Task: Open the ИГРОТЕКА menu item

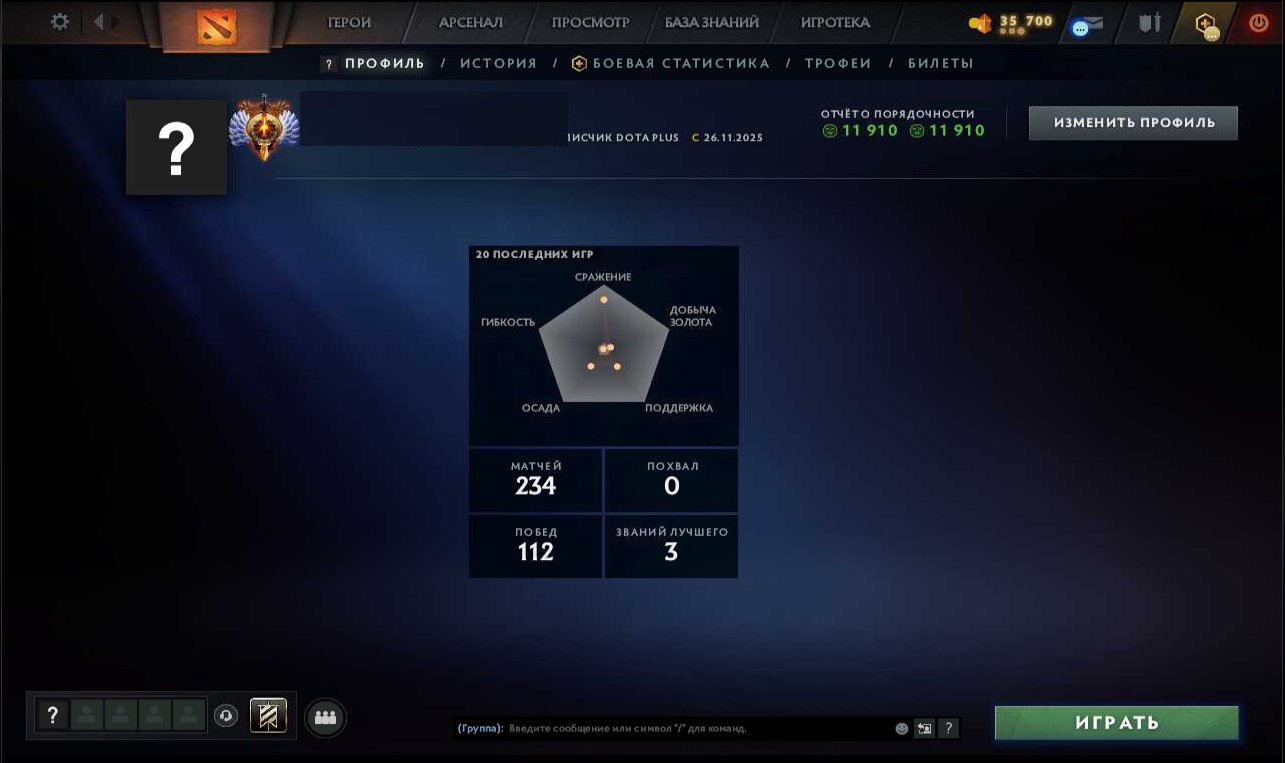Action: (x=836, y=21)
